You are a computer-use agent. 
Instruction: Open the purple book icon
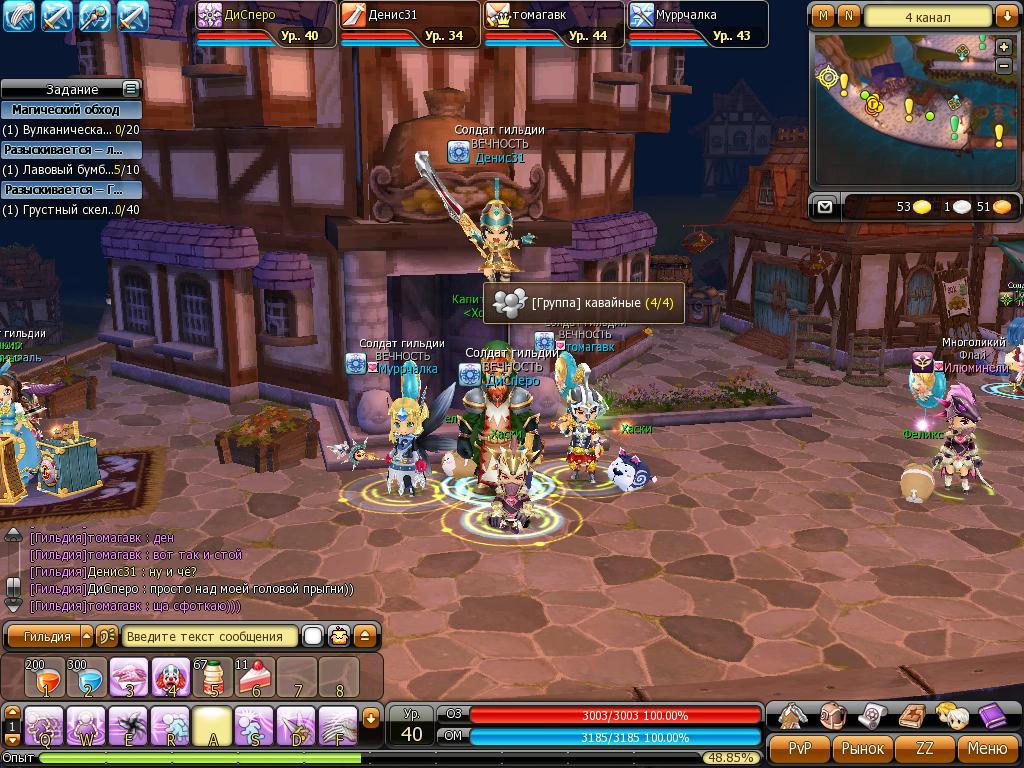[x=992, y=716]
